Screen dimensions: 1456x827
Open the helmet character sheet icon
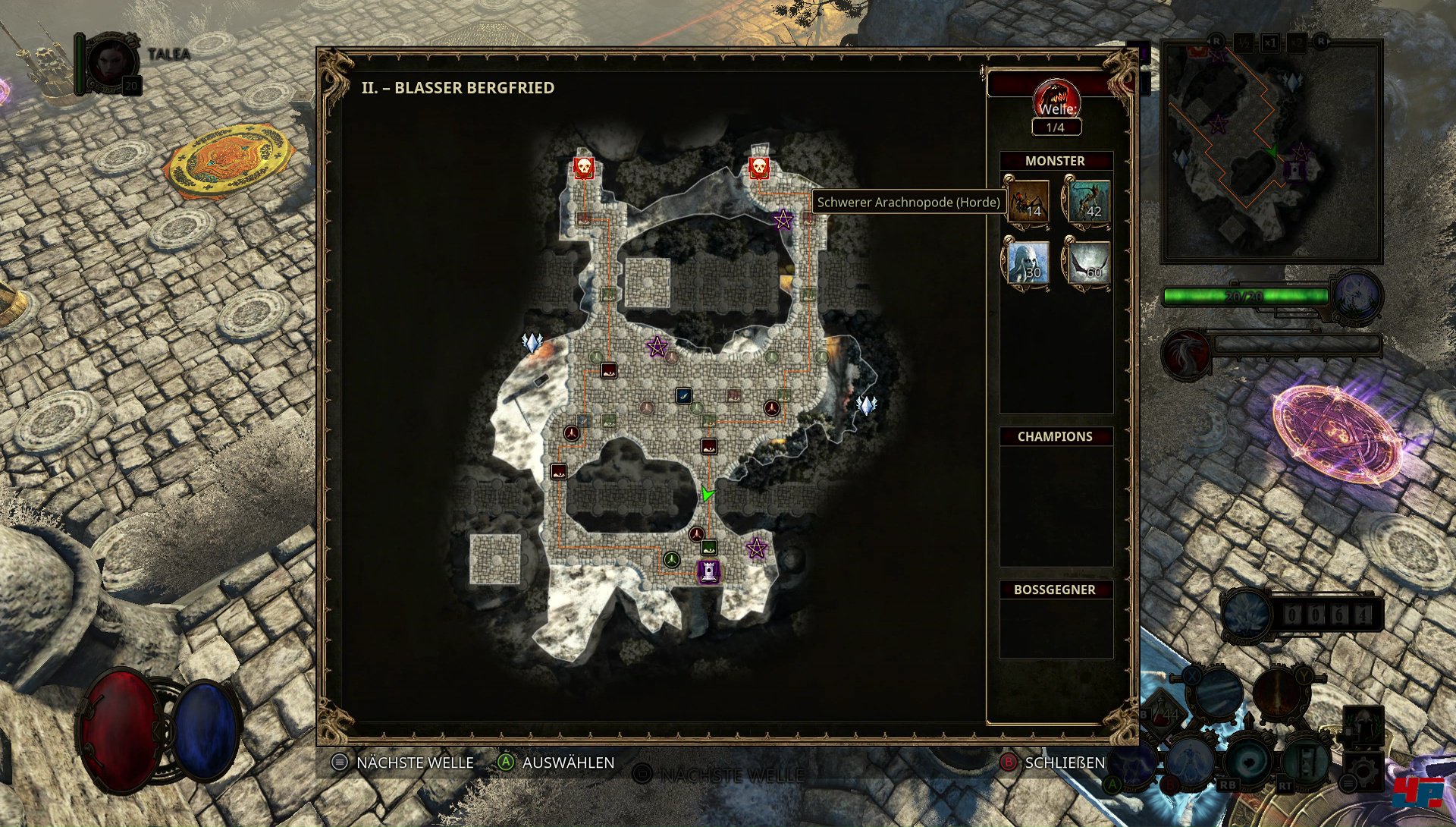coord(1363,723)
